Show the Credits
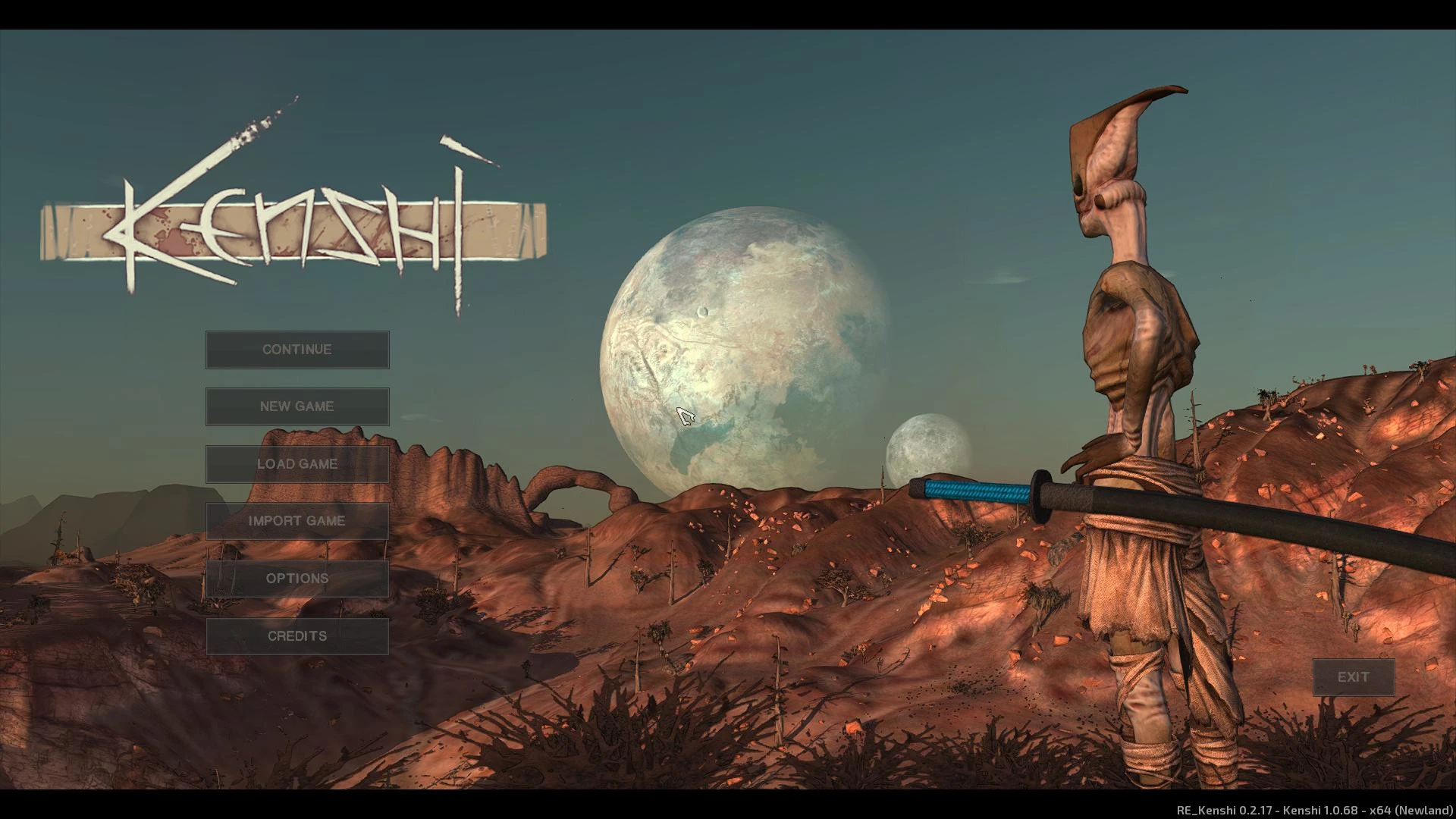Image resolution: width=1456 pixels, height=819 pixels. [297, 636]
